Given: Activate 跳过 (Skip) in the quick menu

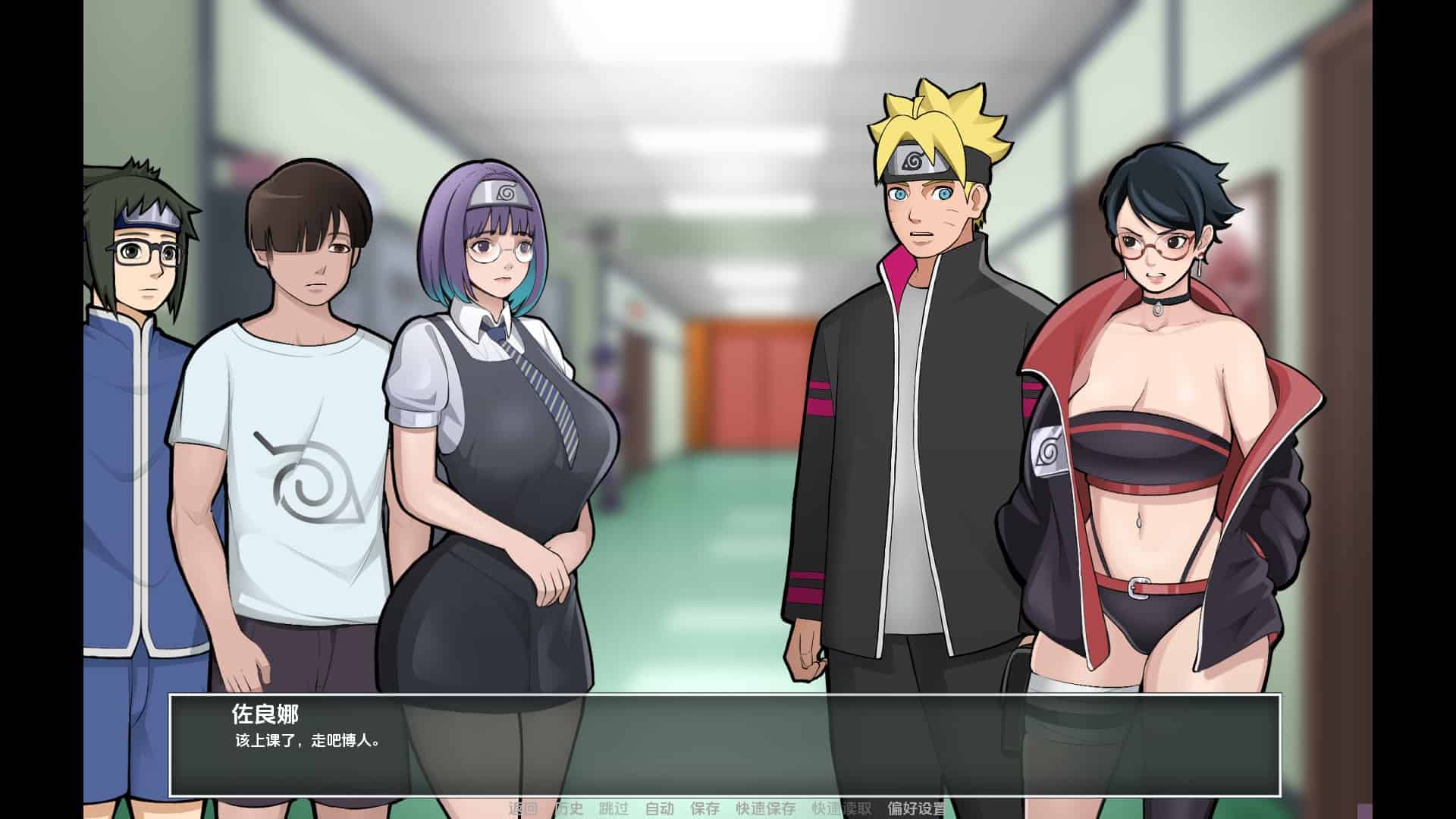Looking at the screenshot, I should click(614, 808).
